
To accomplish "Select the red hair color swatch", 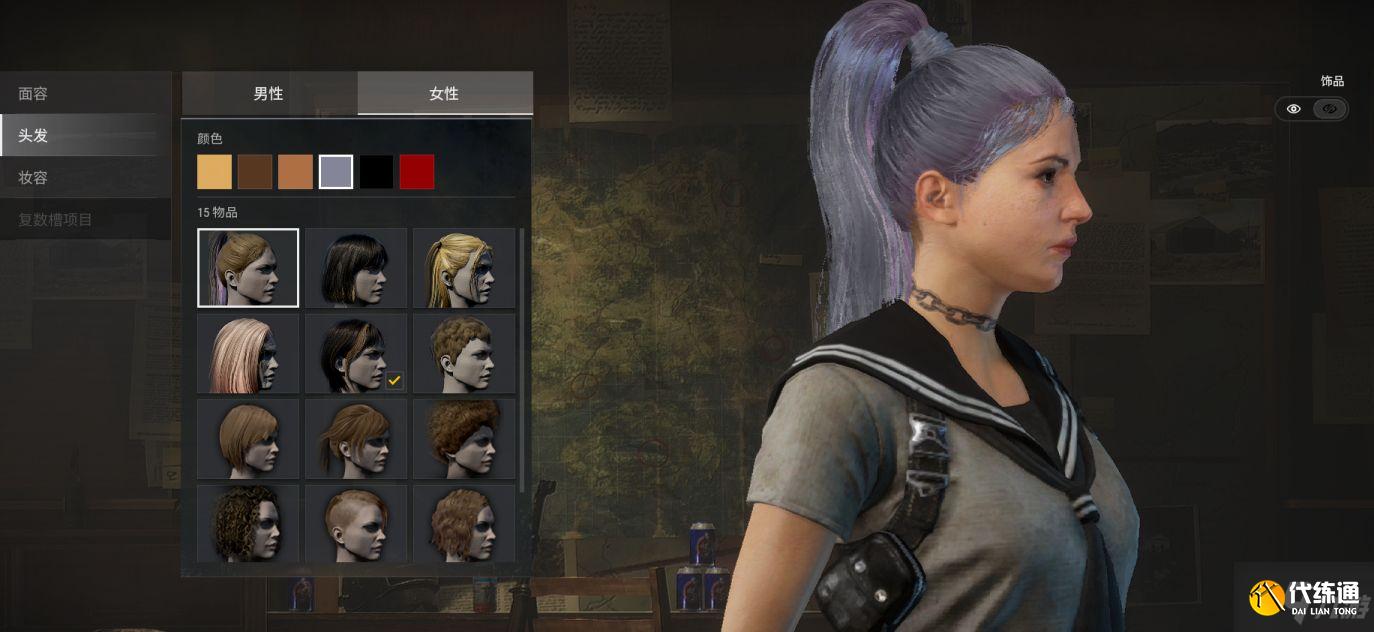I will [x=417, y=172].
